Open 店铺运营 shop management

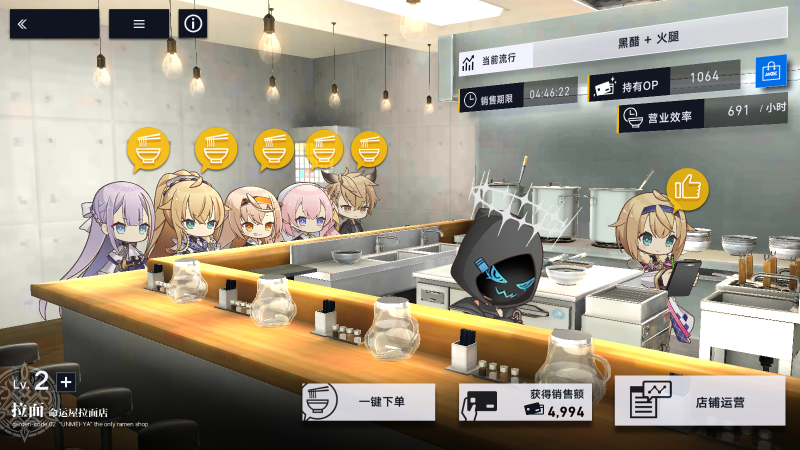pyautogui.click(x=700, y=402)
